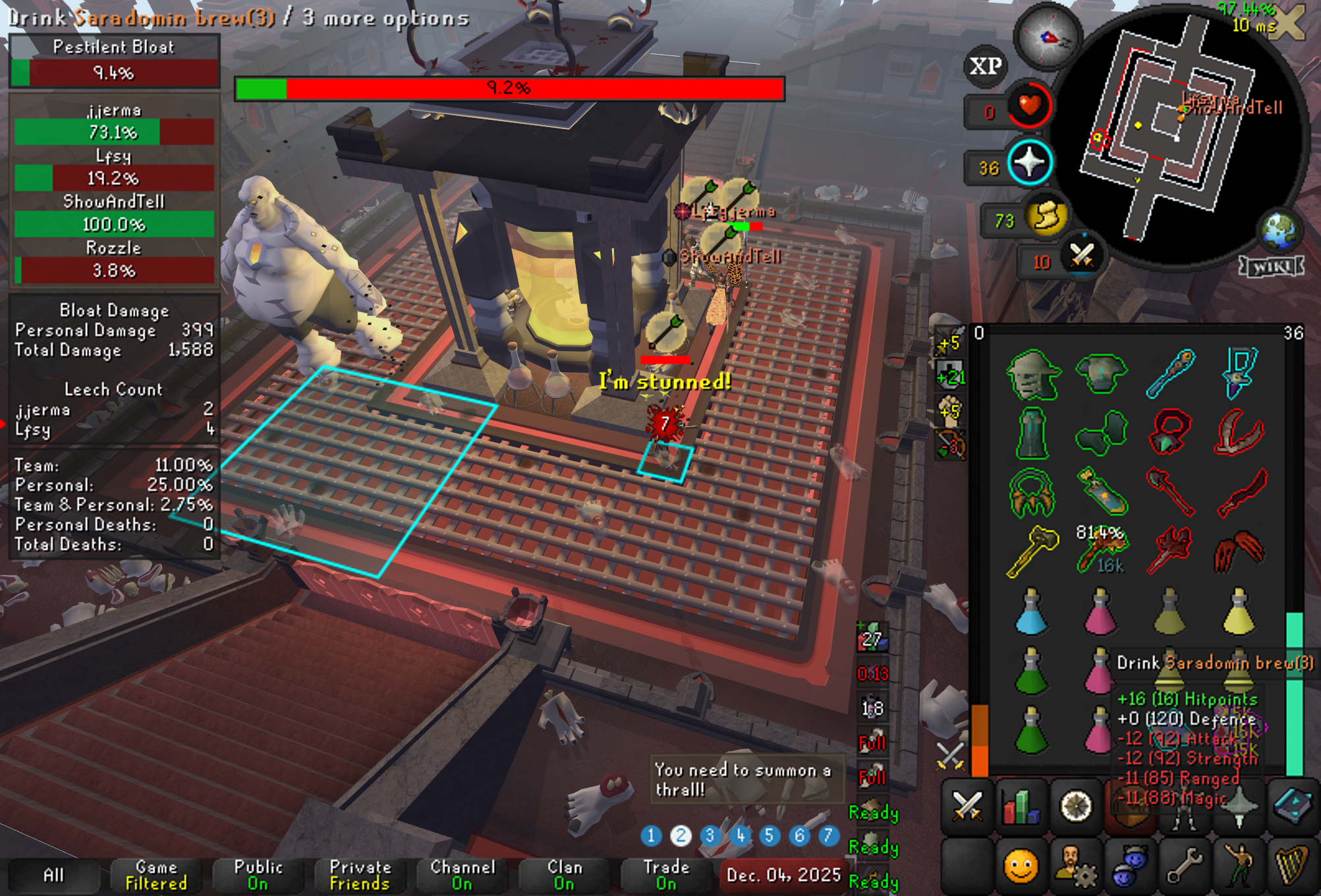Open the Friends list smiley tab
This screenshot has height=896, width=1321.
pyautogui.click(x=1021, y=866)
